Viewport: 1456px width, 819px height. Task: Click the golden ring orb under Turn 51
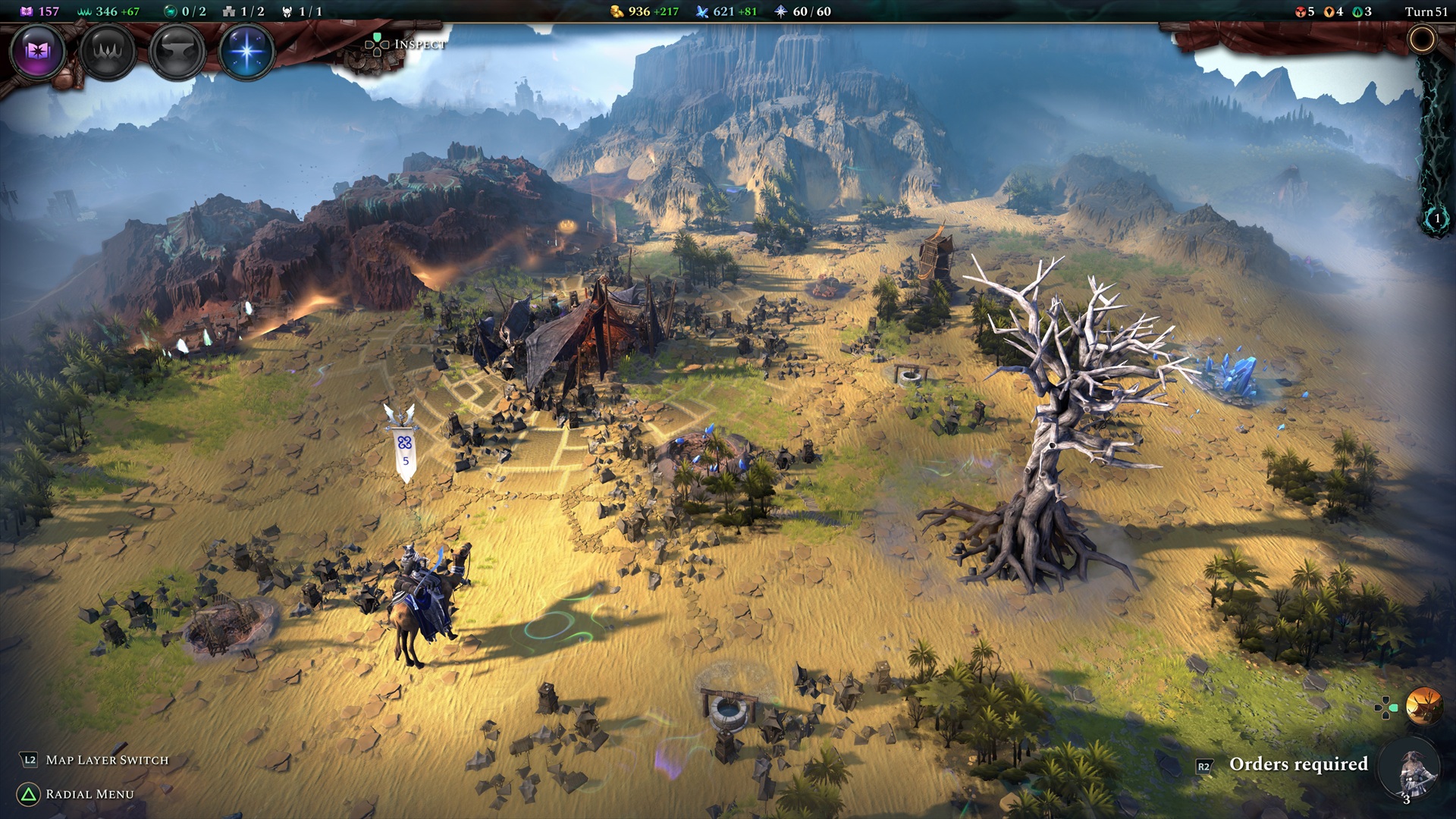point(1422,39)
